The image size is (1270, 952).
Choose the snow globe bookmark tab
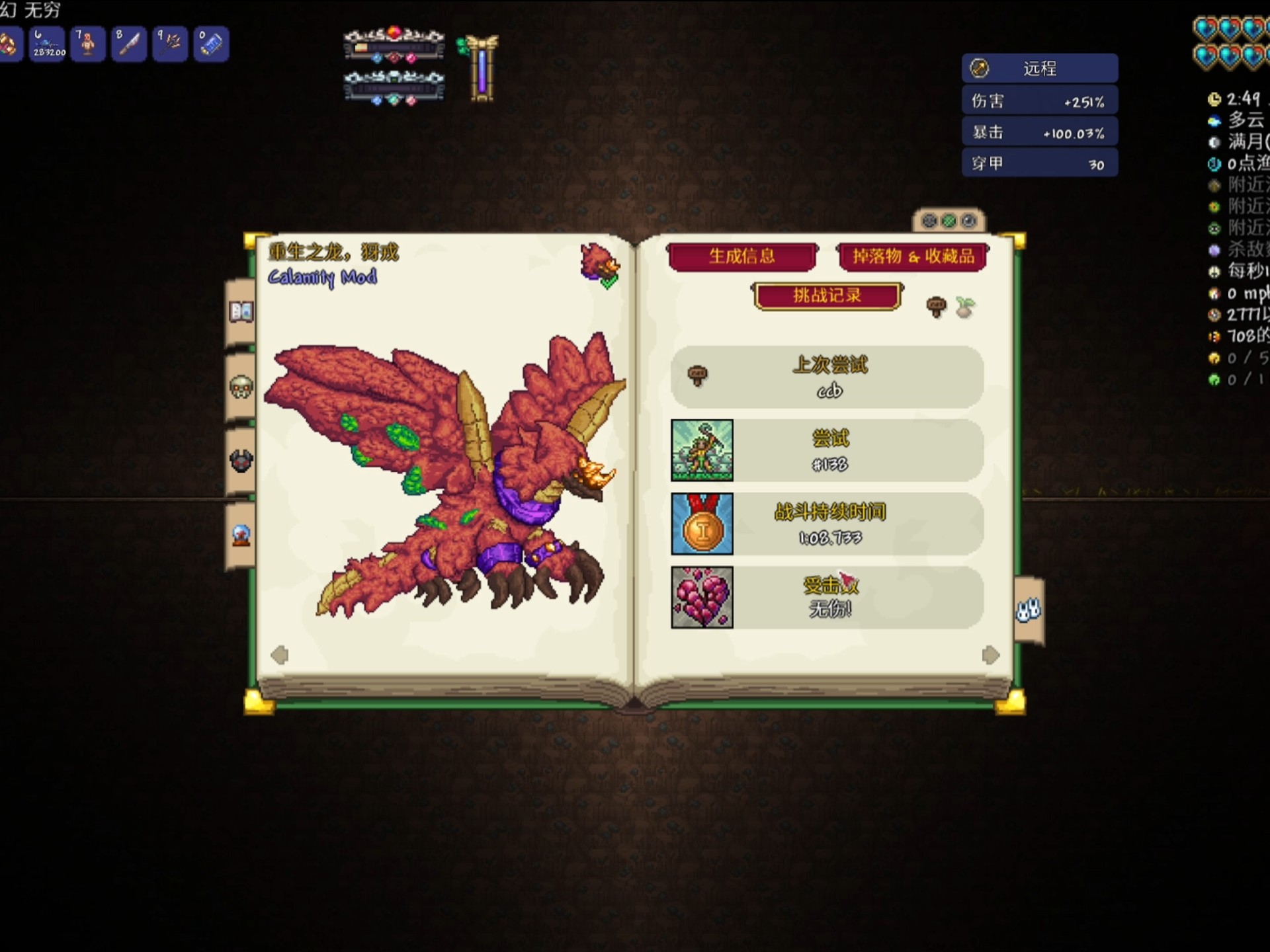click(241, 535)
